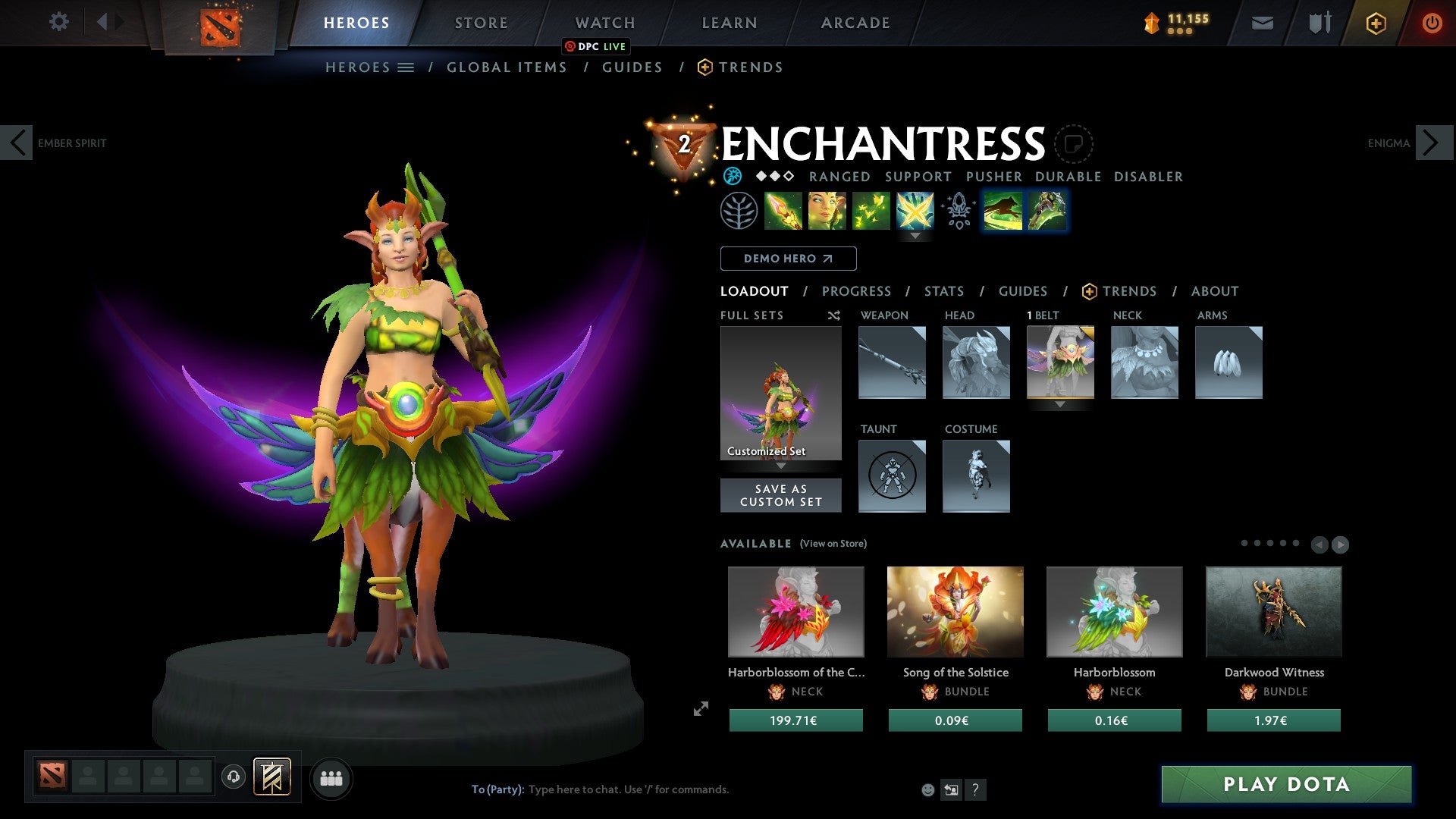Open the Heroes hamburger menu expander
Image resolution: width=1456 pixels, height=819 pixels.
click(x=407, y=67)
